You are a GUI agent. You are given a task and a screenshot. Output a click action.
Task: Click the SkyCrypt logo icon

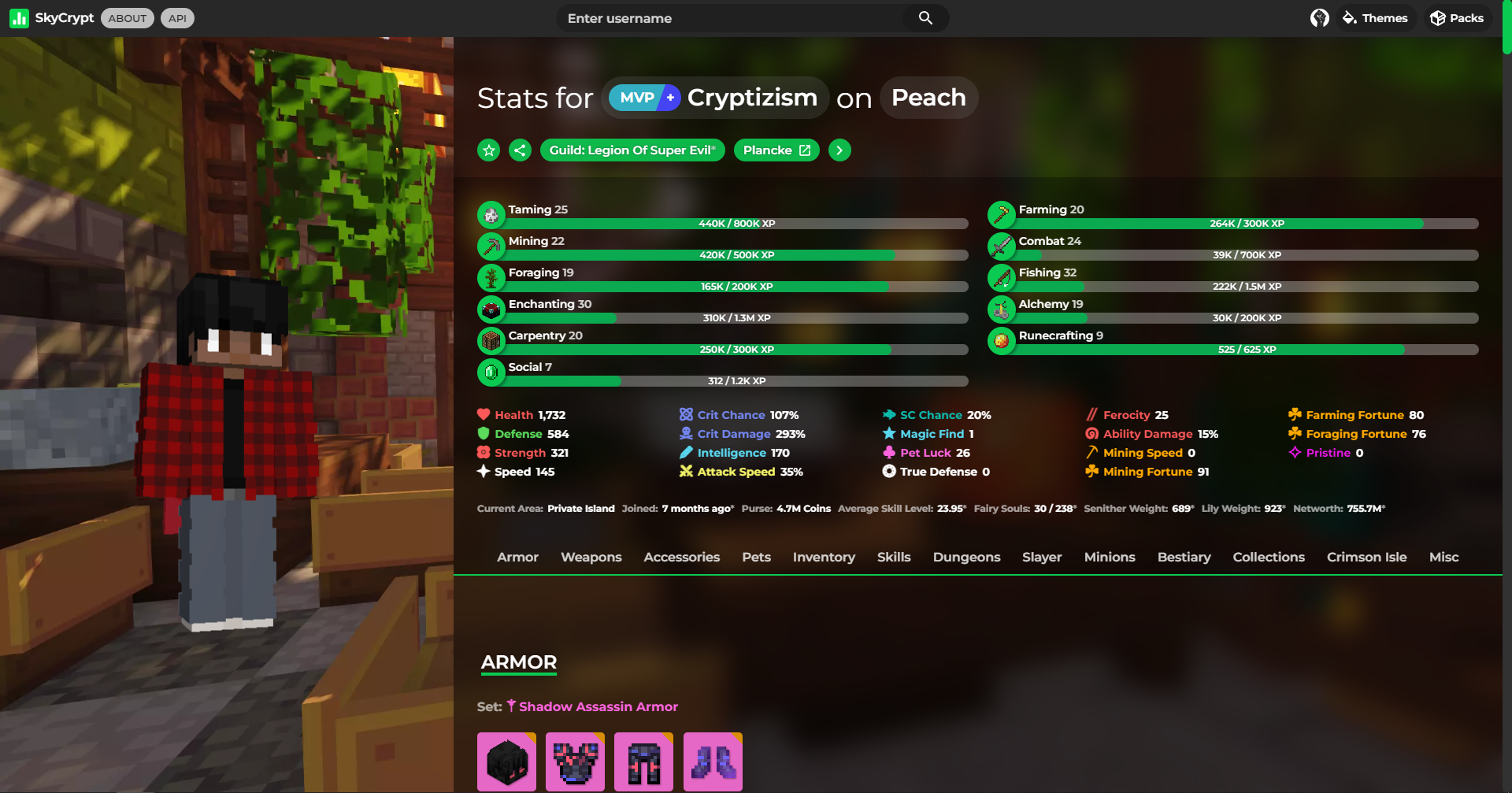[x=19, y=17]
